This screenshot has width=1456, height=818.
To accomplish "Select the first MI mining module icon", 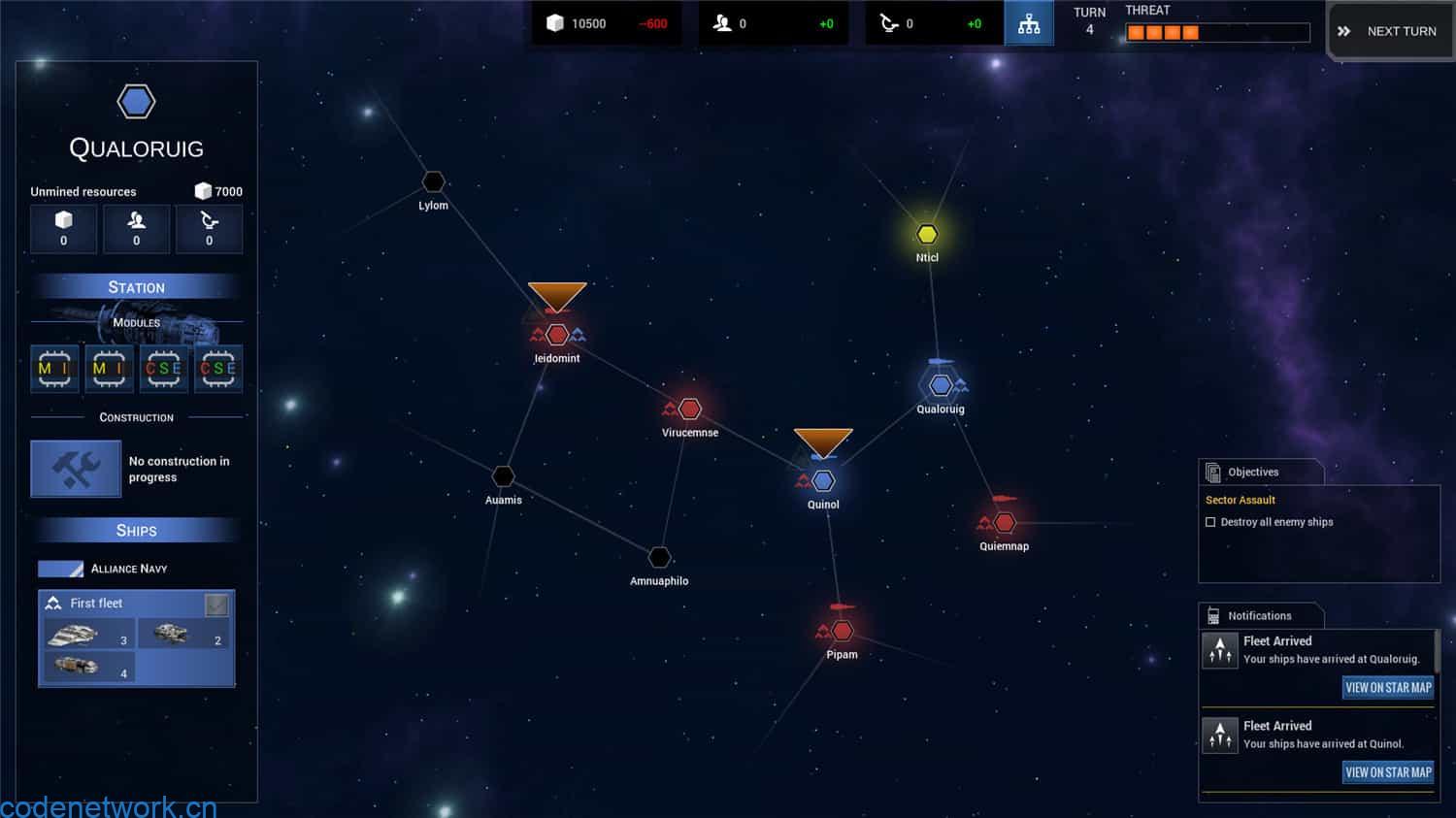I will click(x=54, y=369).
